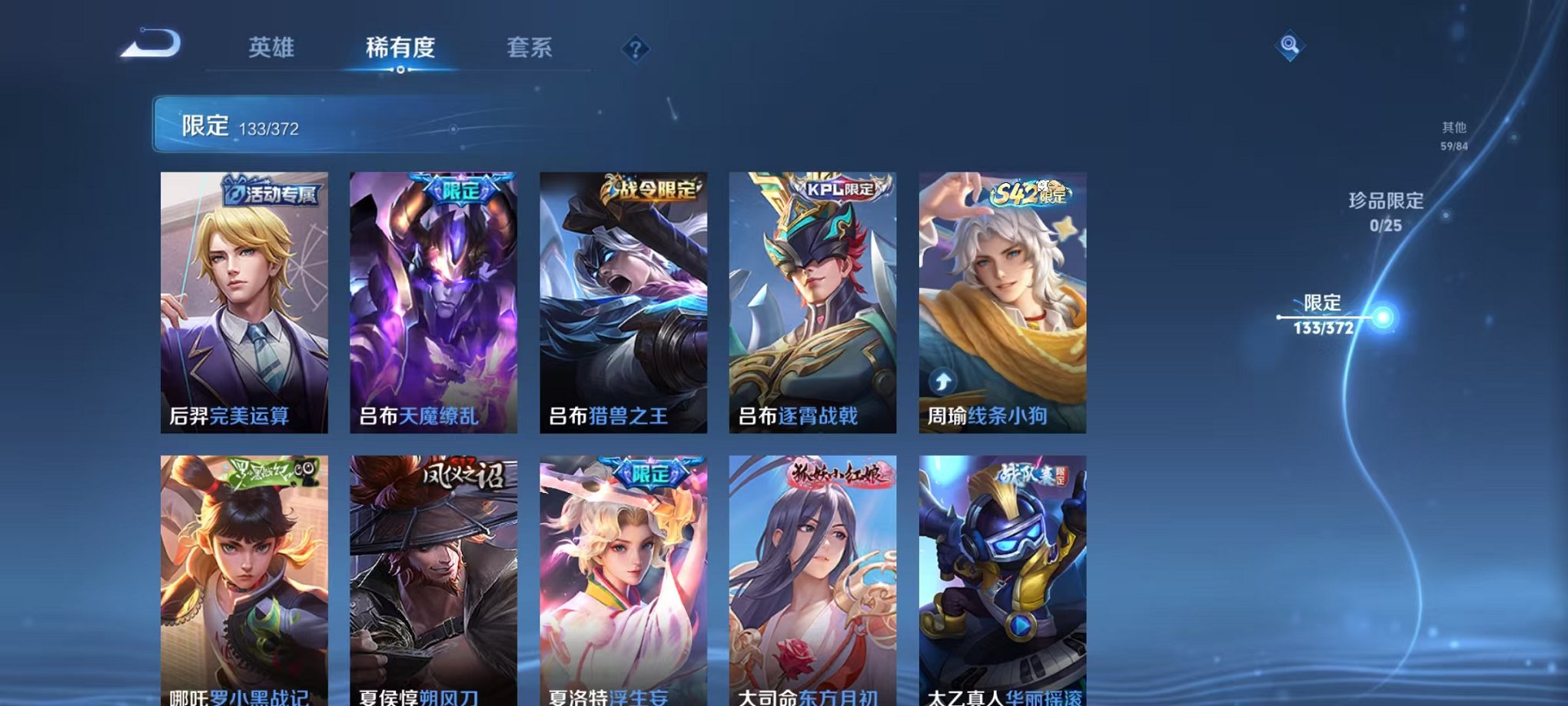The height and width of the screenshot is (706, 1568).
Task: Click the help question mark icon
Action: pyautogui.click(x=635, y=50)
